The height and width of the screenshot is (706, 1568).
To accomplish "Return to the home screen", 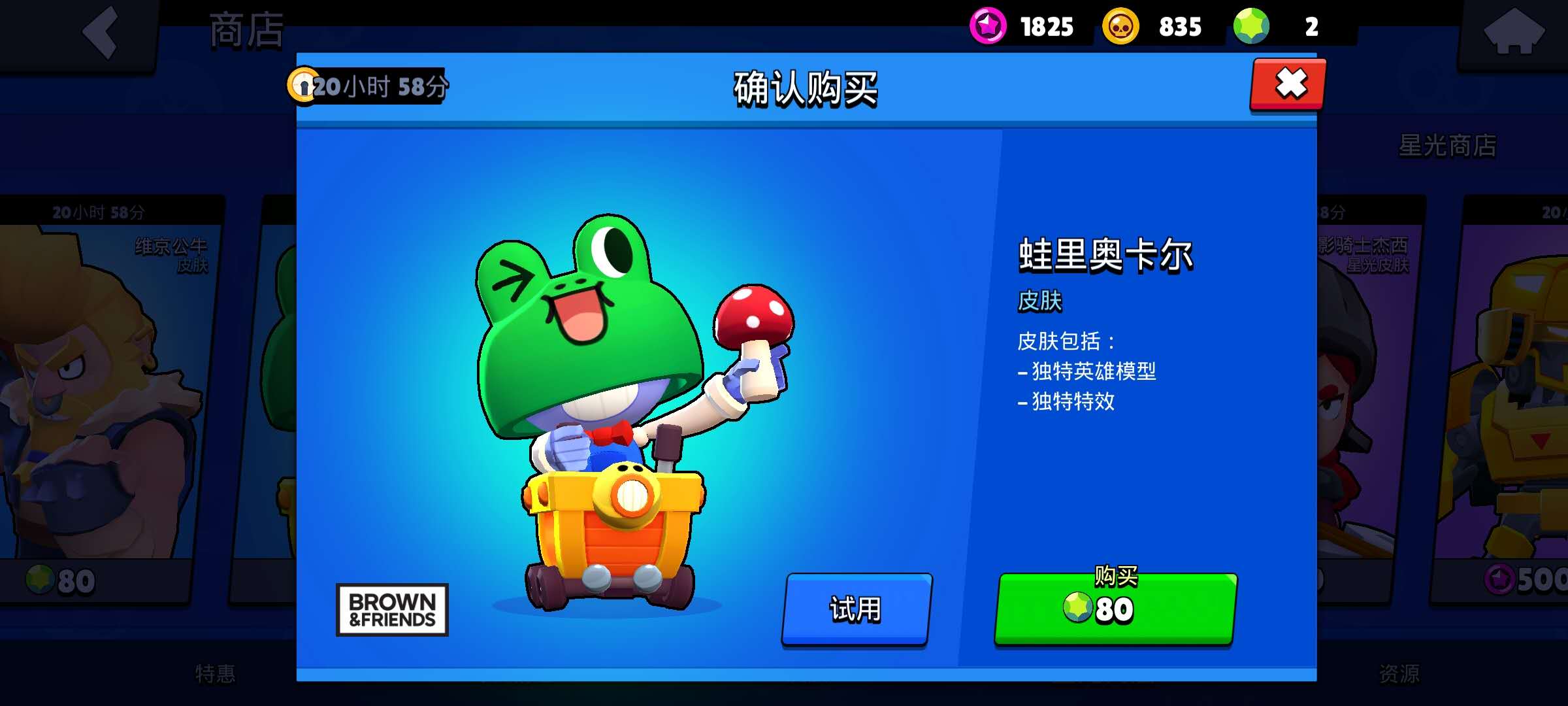I will coord(1514,33).
